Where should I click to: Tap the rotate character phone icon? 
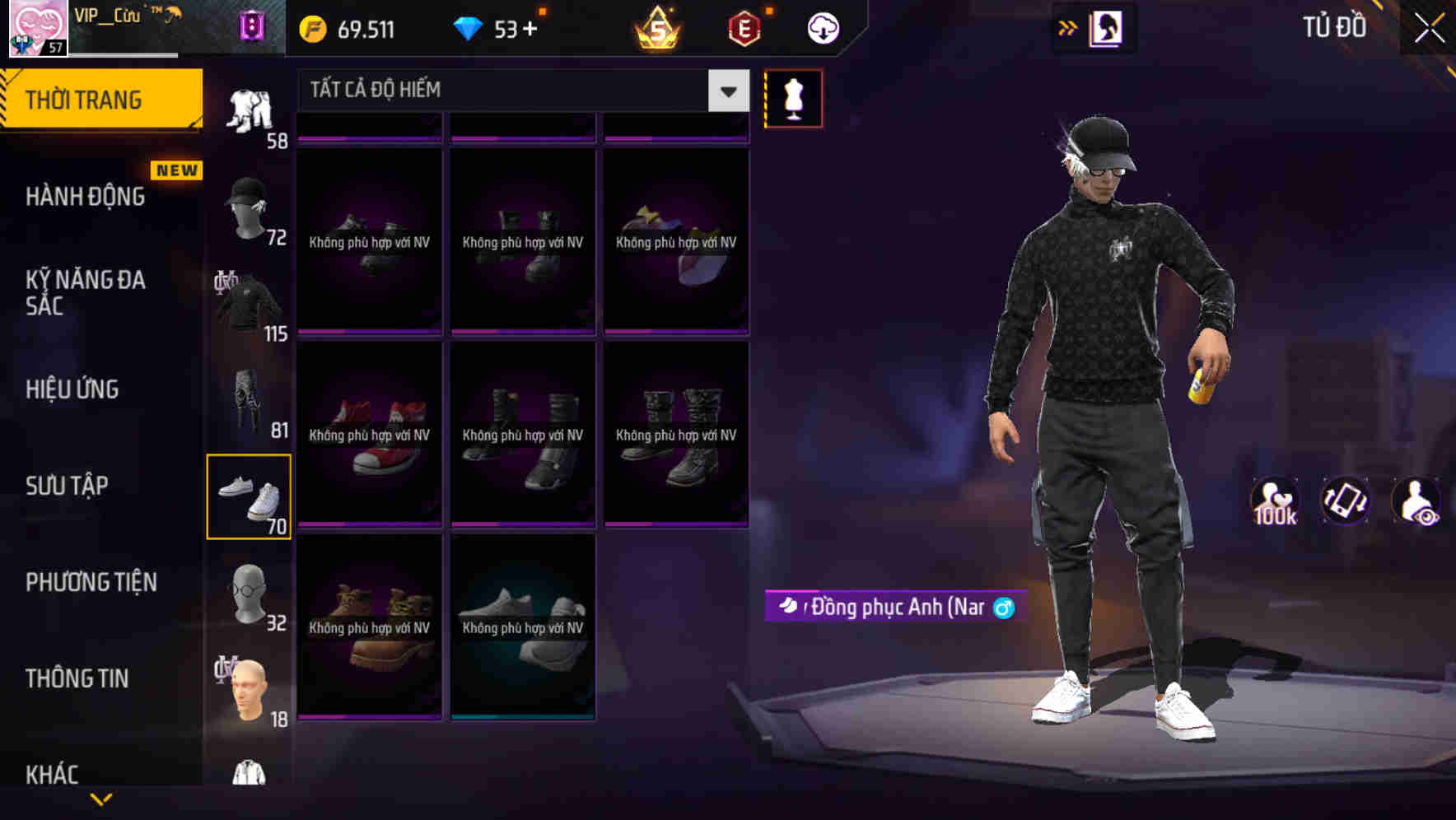[1346, 501]
